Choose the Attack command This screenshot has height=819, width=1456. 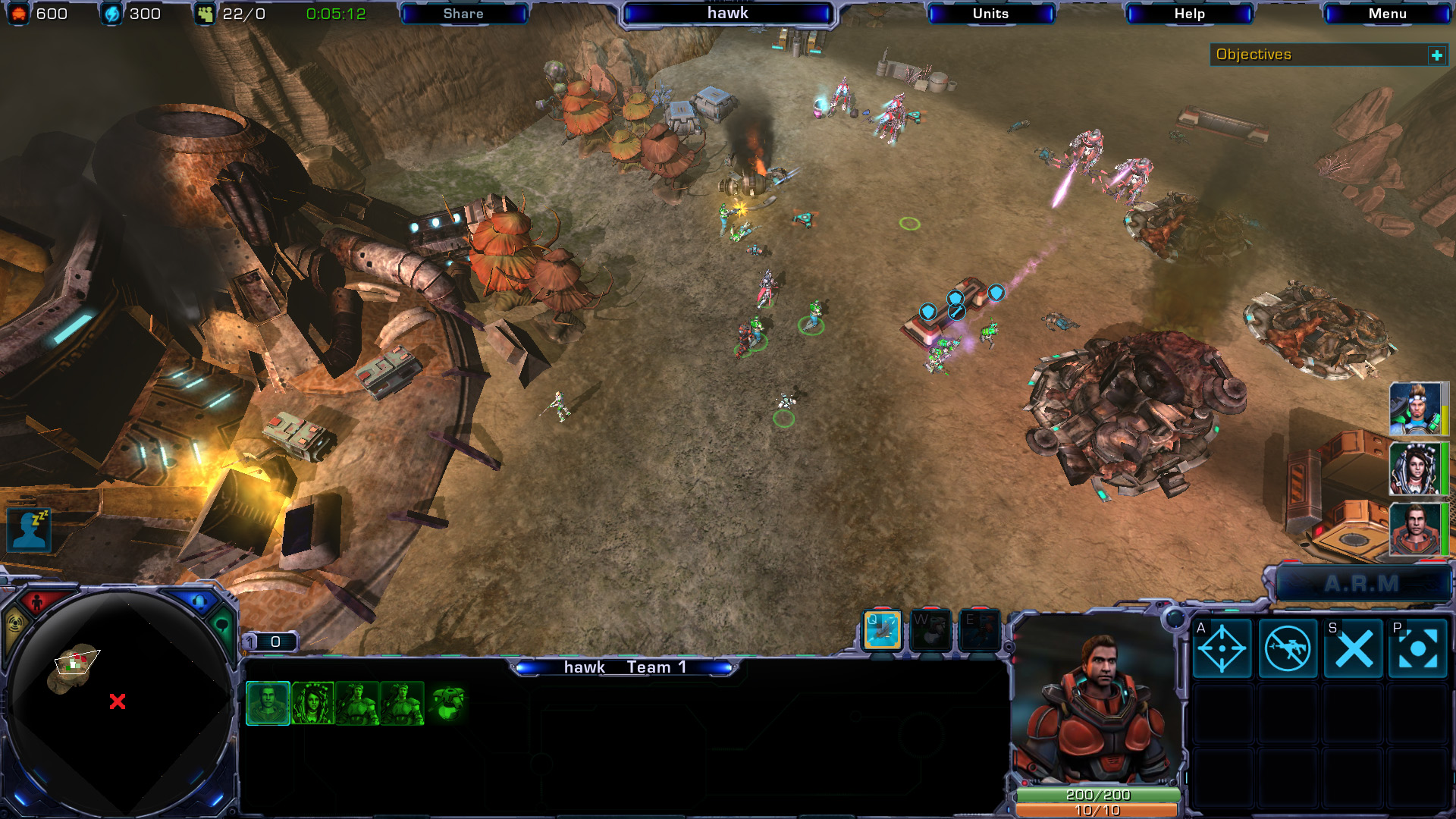(1222, 648)
